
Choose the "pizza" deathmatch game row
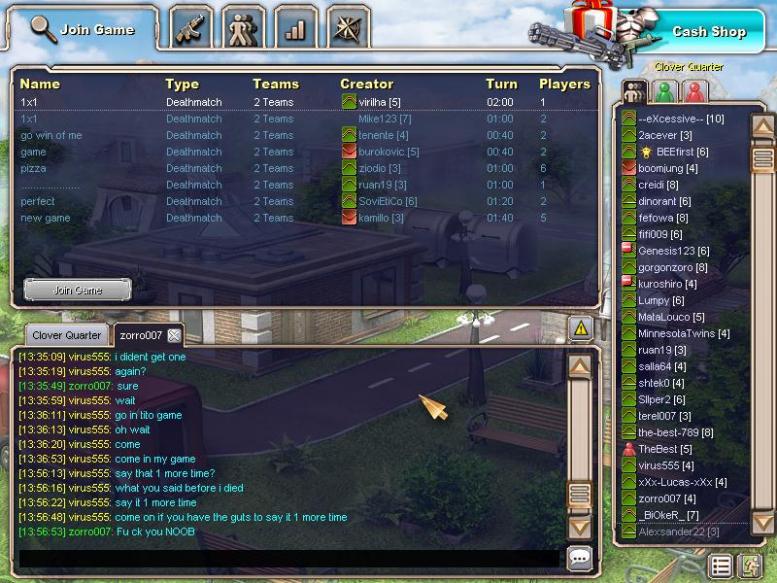(x=34, y=168)
